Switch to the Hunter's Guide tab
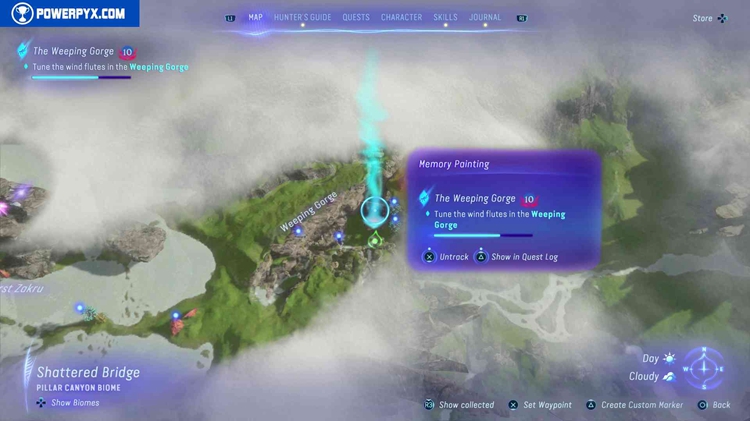Screen dimensions: 750x421 (303, 17)
